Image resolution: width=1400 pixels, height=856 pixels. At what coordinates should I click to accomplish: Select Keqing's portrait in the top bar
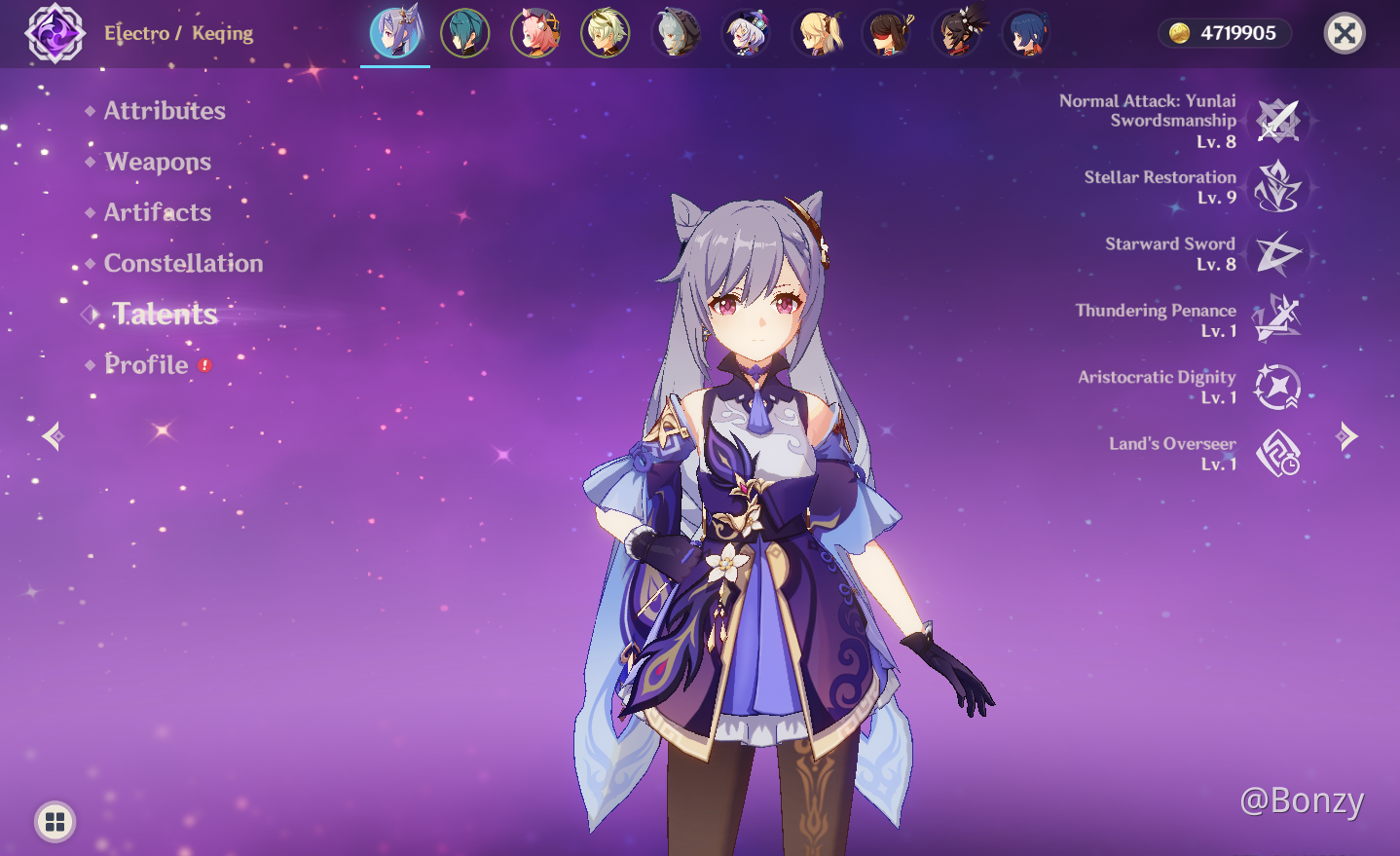(394, 32)
